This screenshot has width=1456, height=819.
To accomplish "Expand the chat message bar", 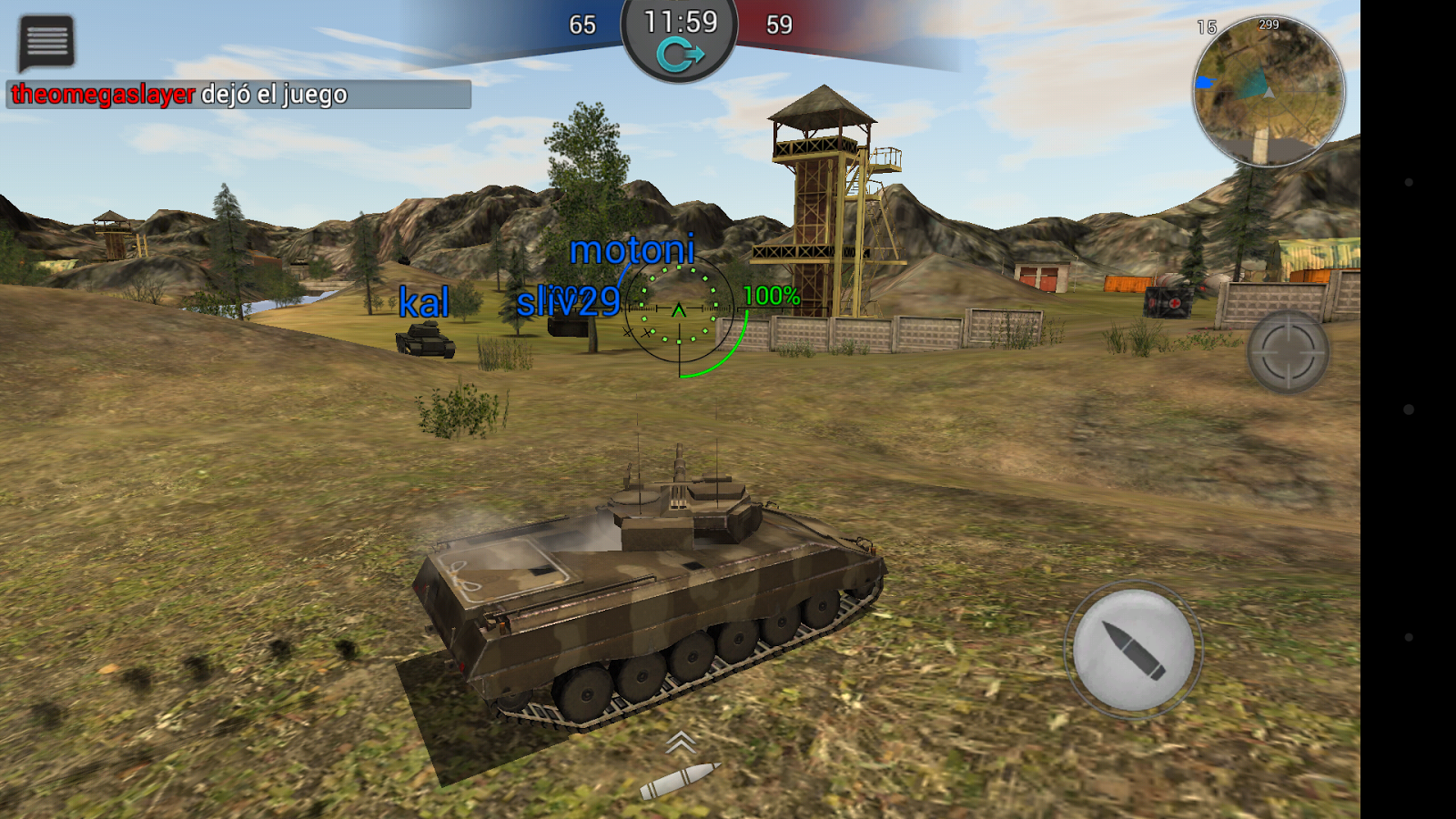I will [x=237, y=92].
